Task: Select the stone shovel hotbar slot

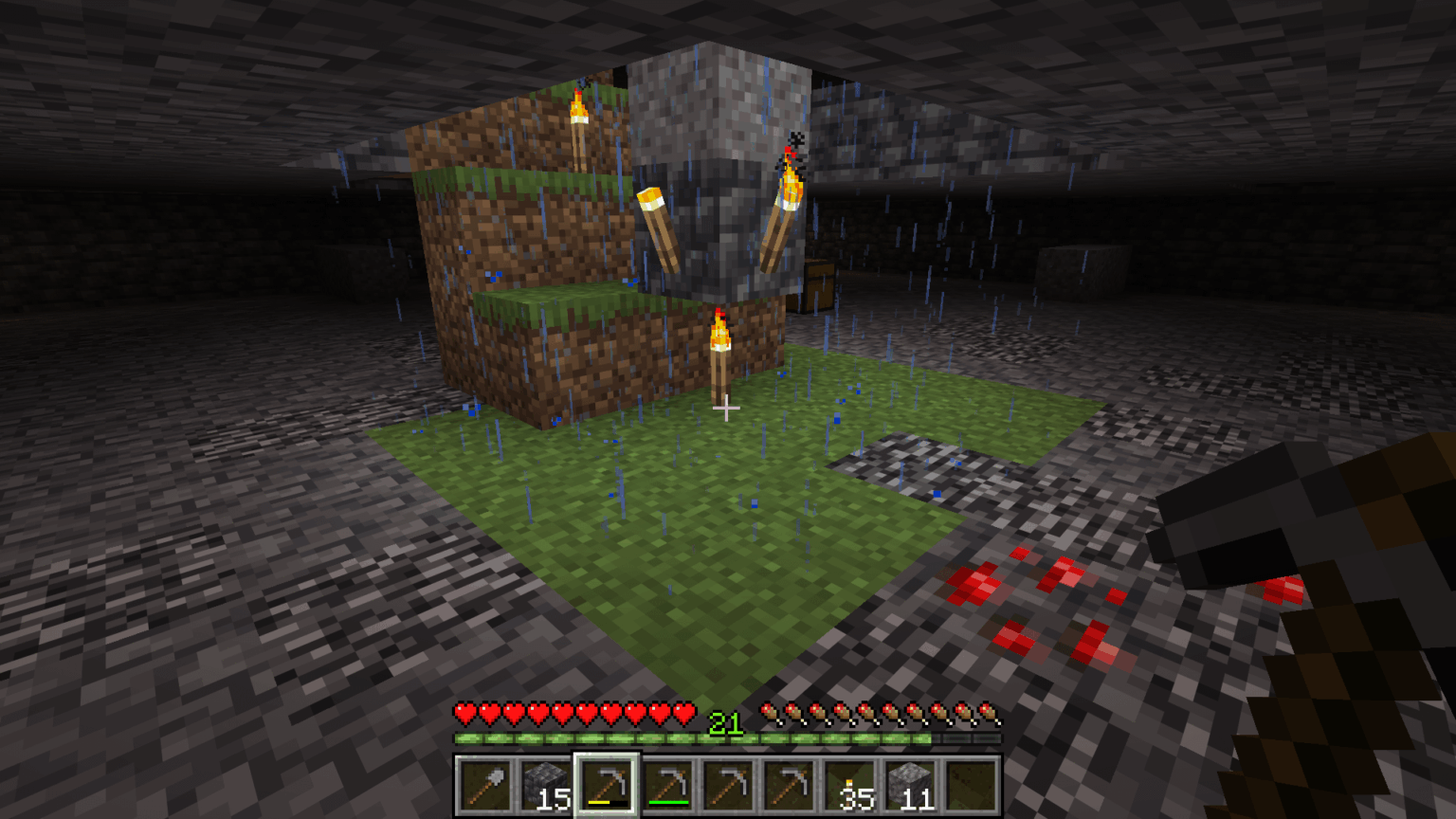Action: 485,786
